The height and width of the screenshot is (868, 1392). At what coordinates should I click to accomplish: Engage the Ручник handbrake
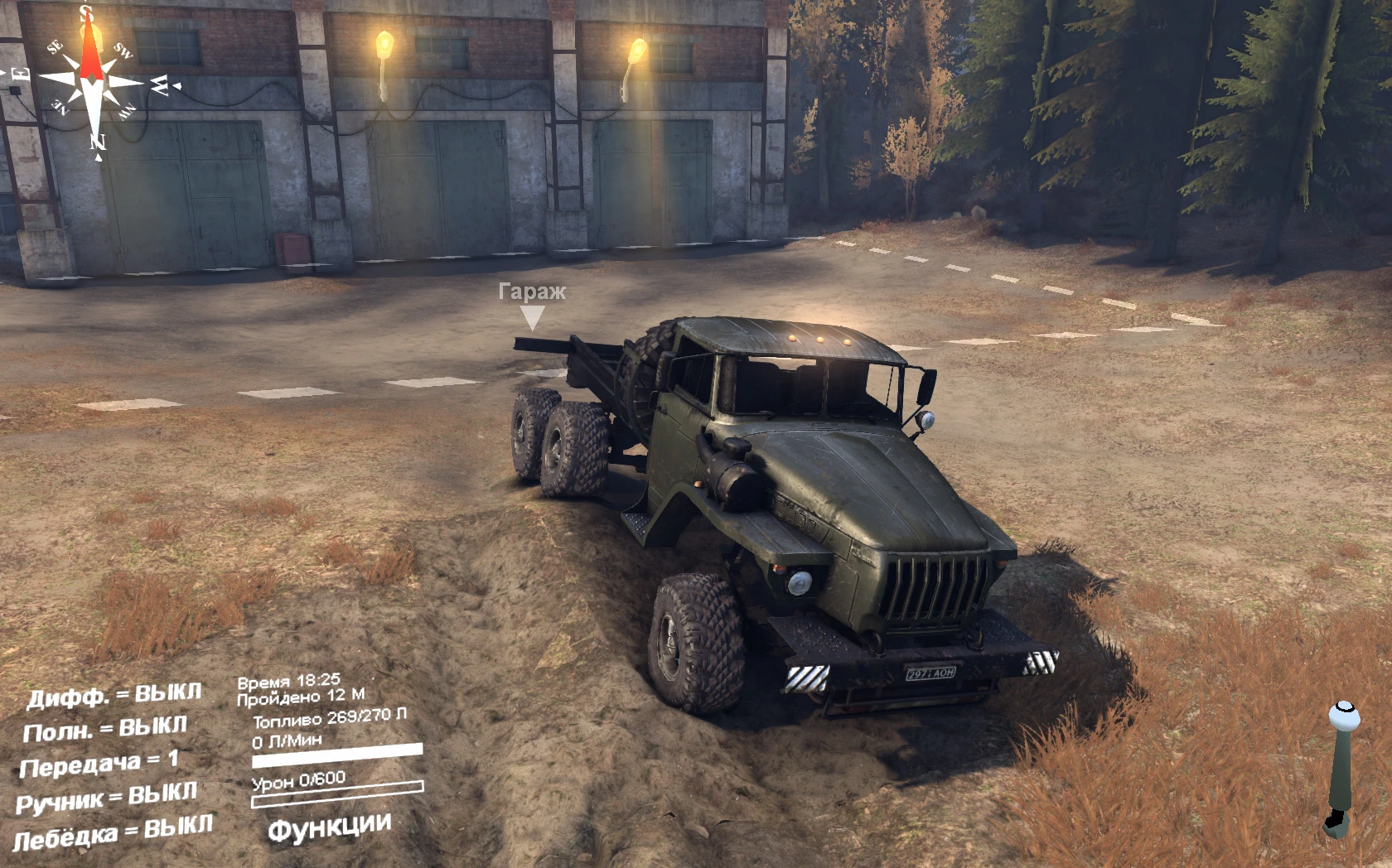tap(108, 797)
